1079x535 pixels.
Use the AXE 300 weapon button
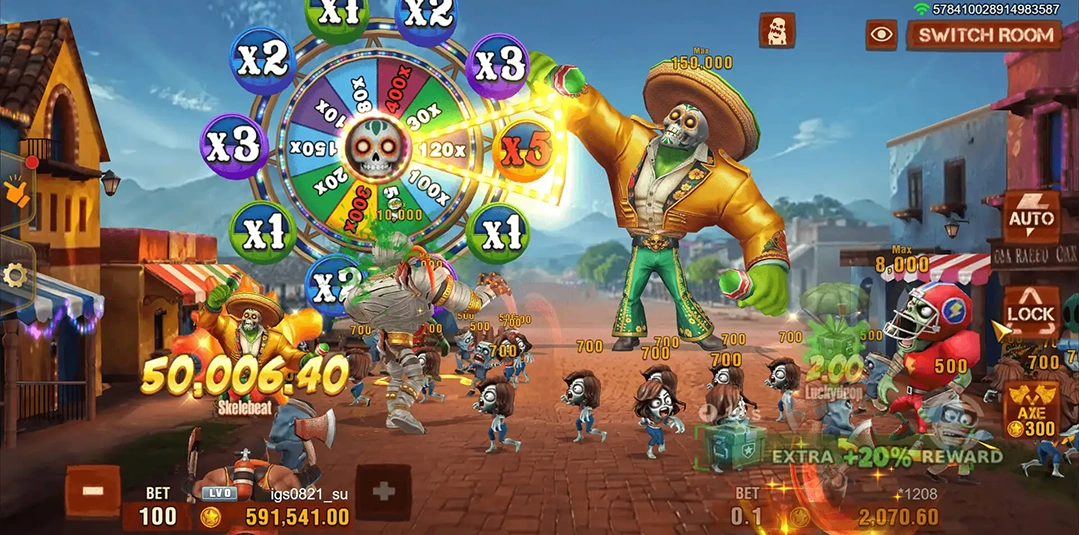1030,410
